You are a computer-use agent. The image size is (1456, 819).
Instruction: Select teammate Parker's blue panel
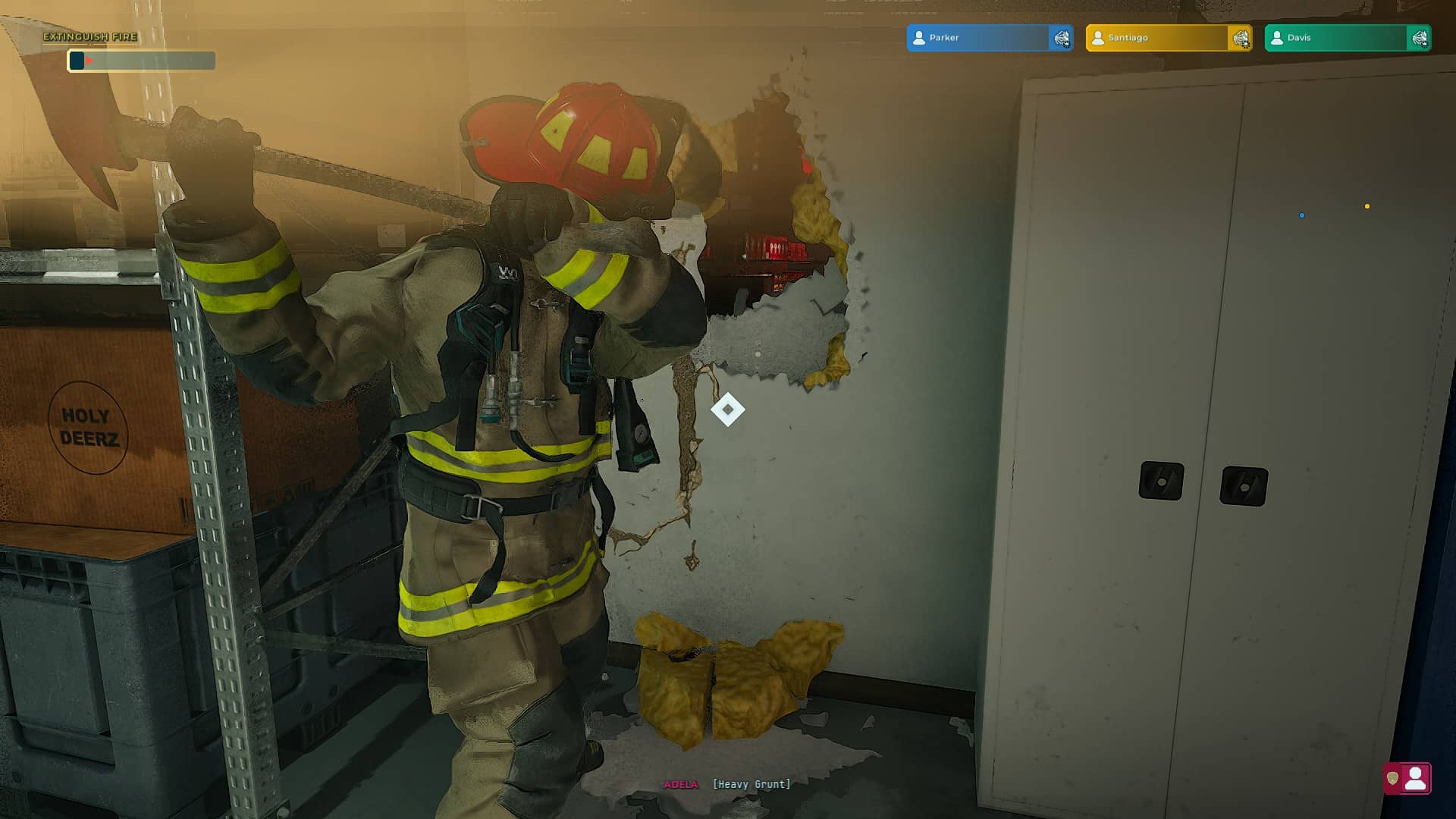point(977,38)
